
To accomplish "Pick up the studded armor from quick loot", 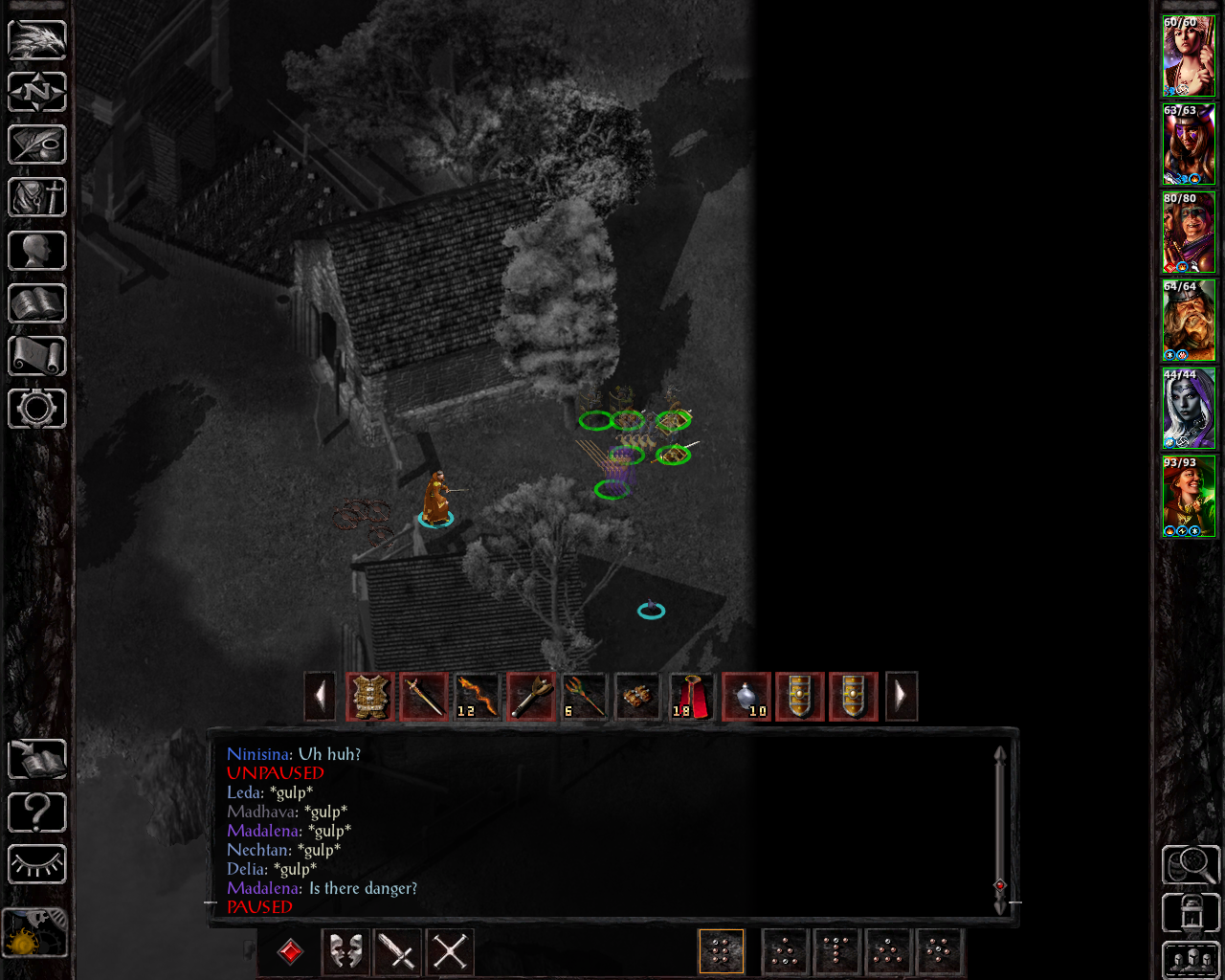I will point(370,696).
